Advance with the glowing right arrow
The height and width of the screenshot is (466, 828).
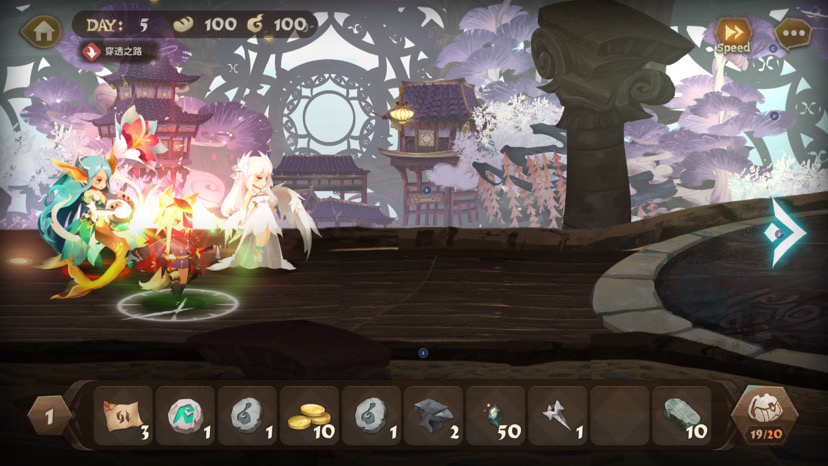coord(787,232)
